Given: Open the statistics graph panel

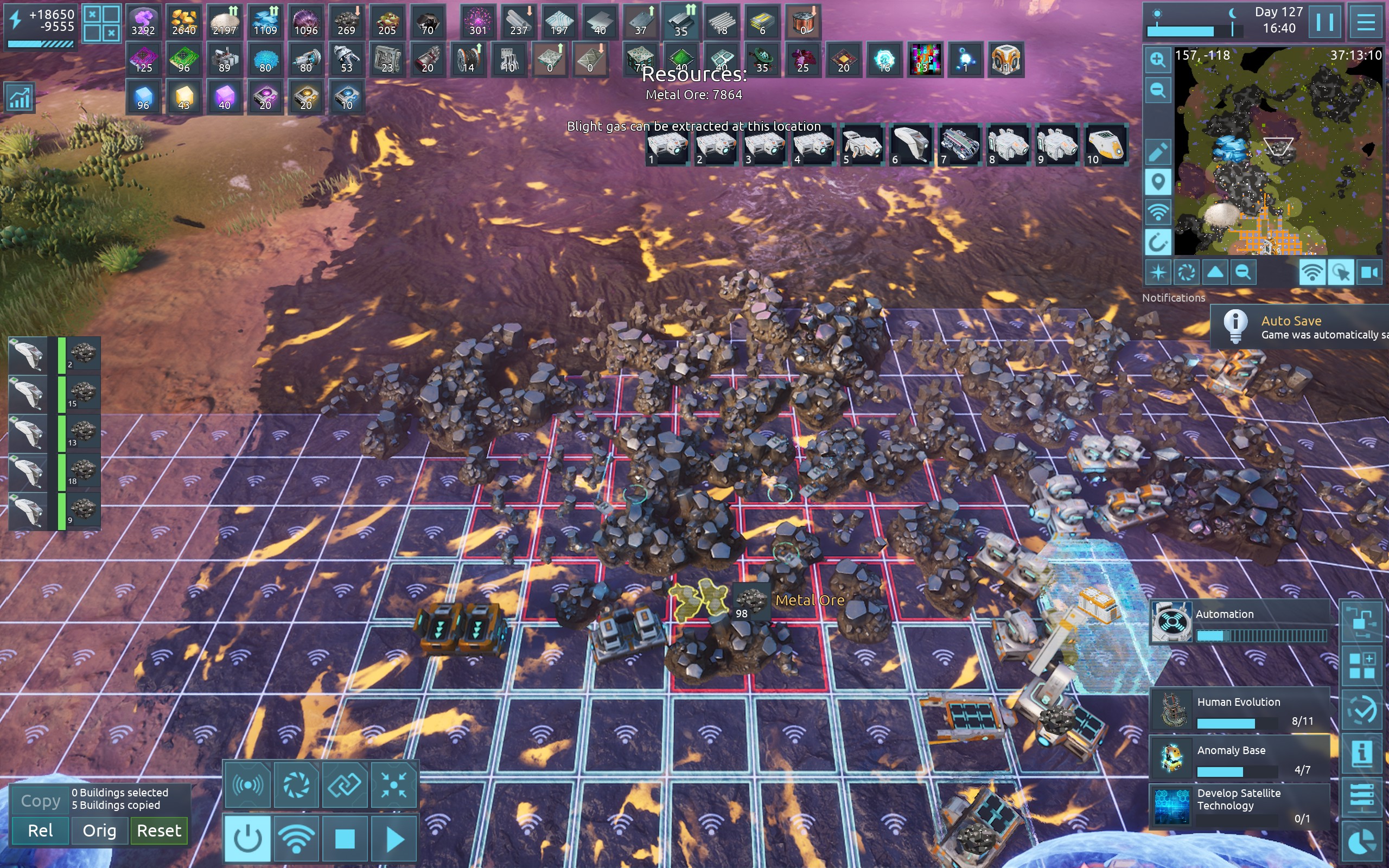Looking at the screenshot, I should click(19, 98).
